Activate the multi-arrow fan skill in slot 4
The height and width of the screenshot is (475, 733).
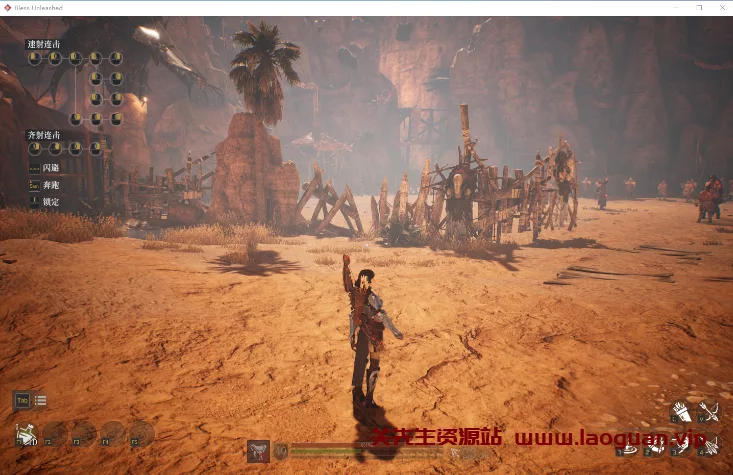[709, 447]
